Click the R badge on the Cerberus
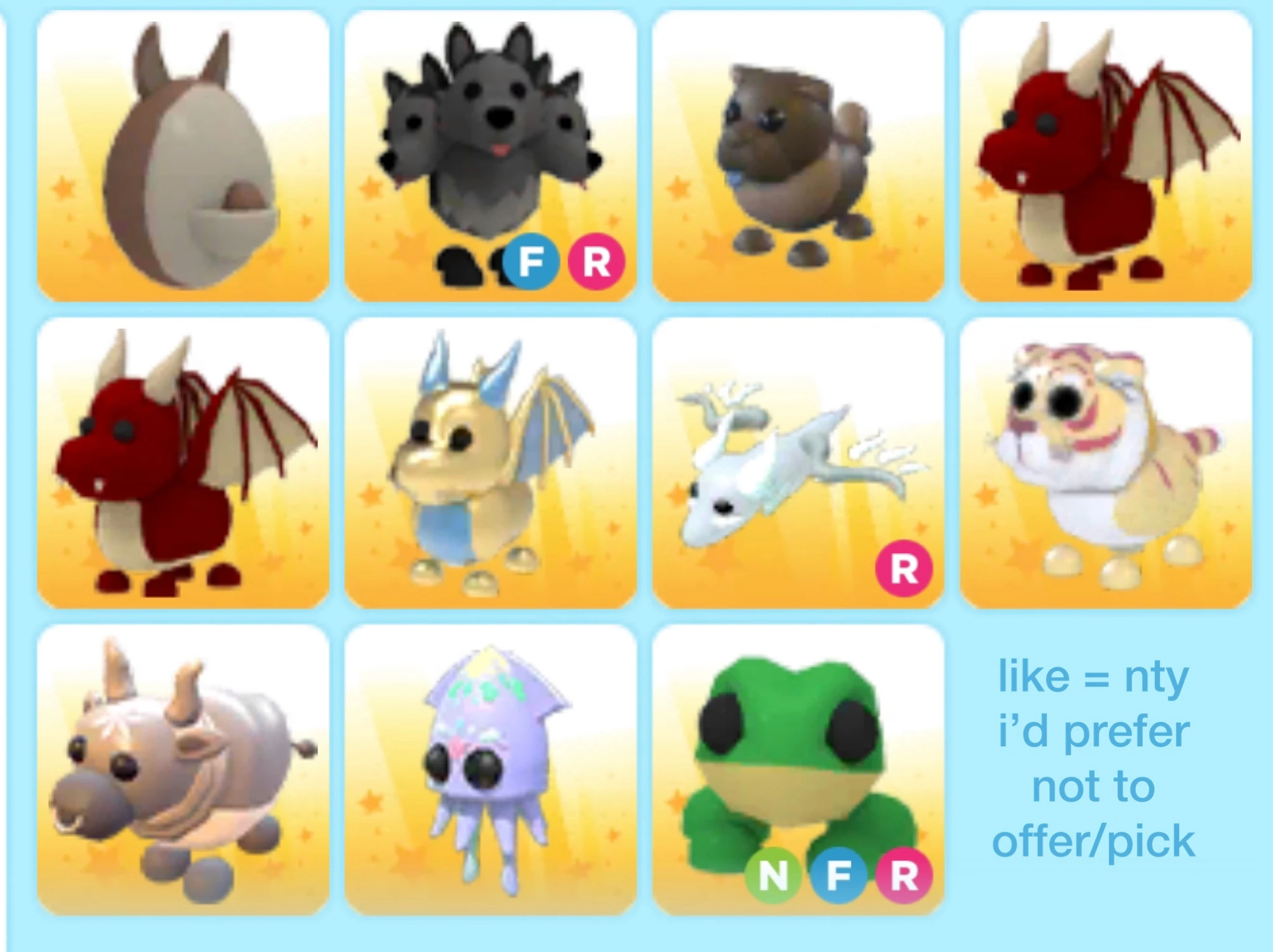Image resolution: width=1273 pixels, height=952 pixels. click(x=598, y=267)
